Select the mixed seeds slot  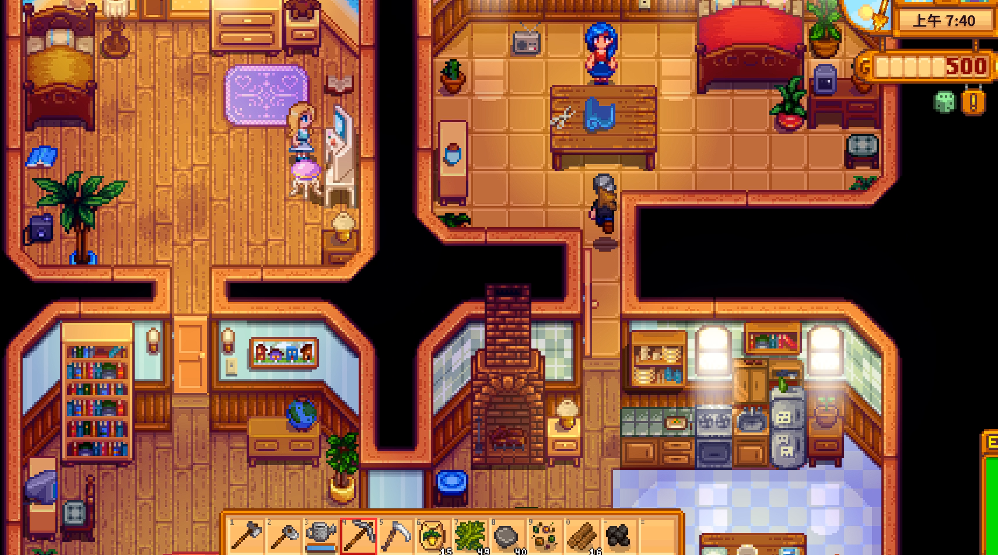[545, 536]
